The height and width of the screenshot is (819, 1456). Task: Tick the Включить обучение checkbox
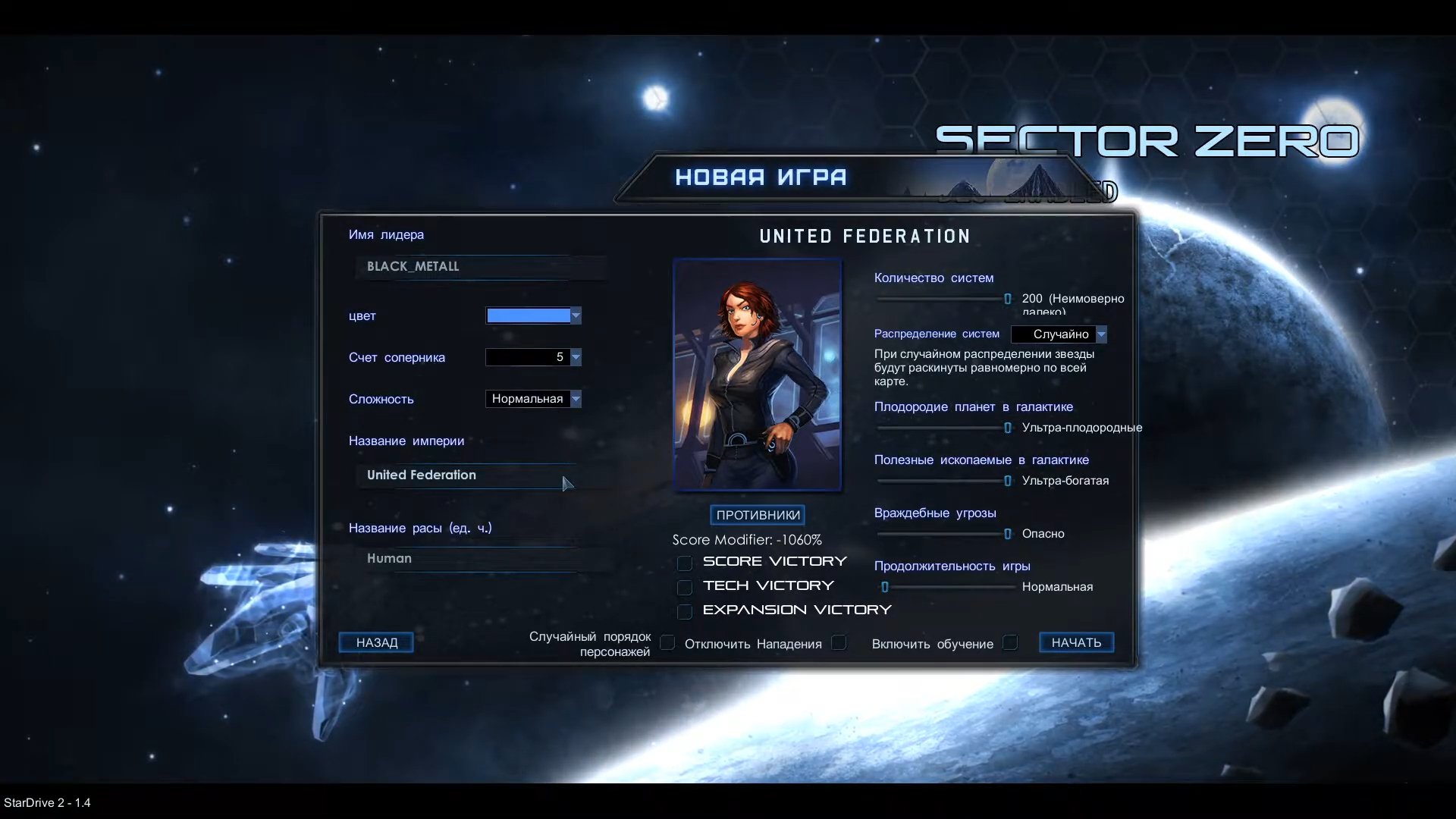tap(1010, 643)
